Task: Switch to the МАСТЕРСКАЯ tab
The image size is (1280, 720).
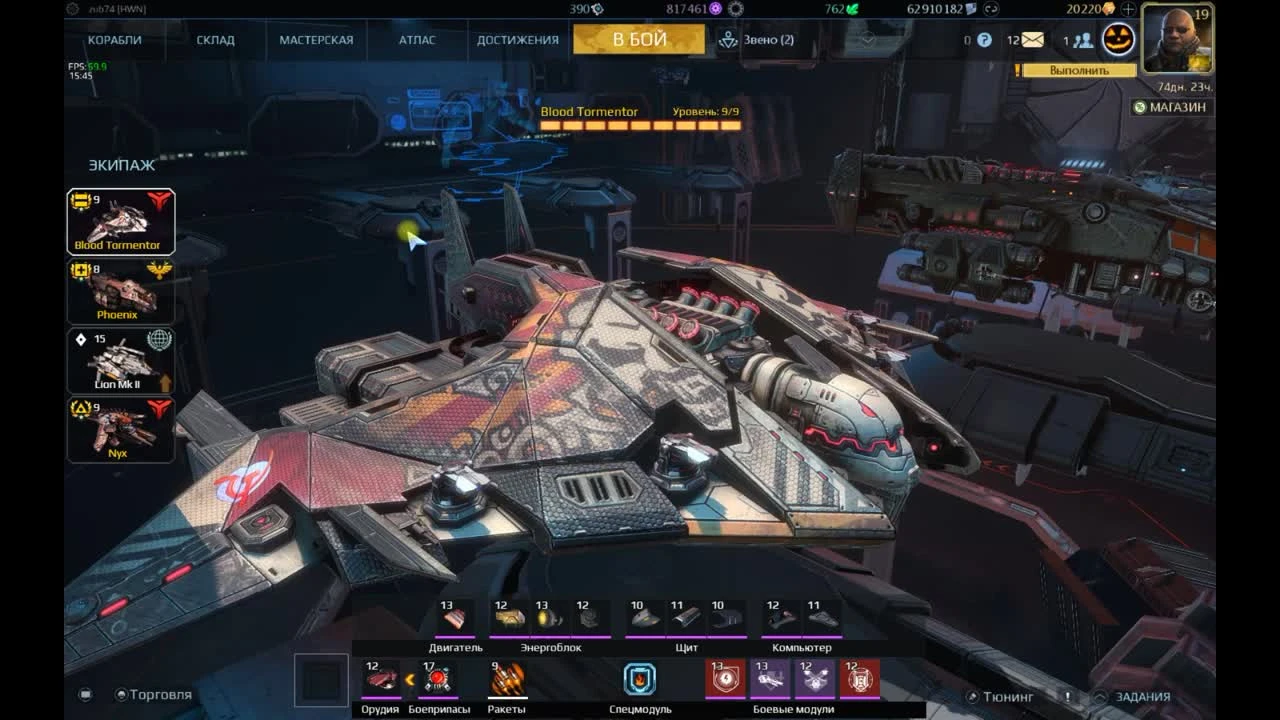Action: [x=314, y=40]
